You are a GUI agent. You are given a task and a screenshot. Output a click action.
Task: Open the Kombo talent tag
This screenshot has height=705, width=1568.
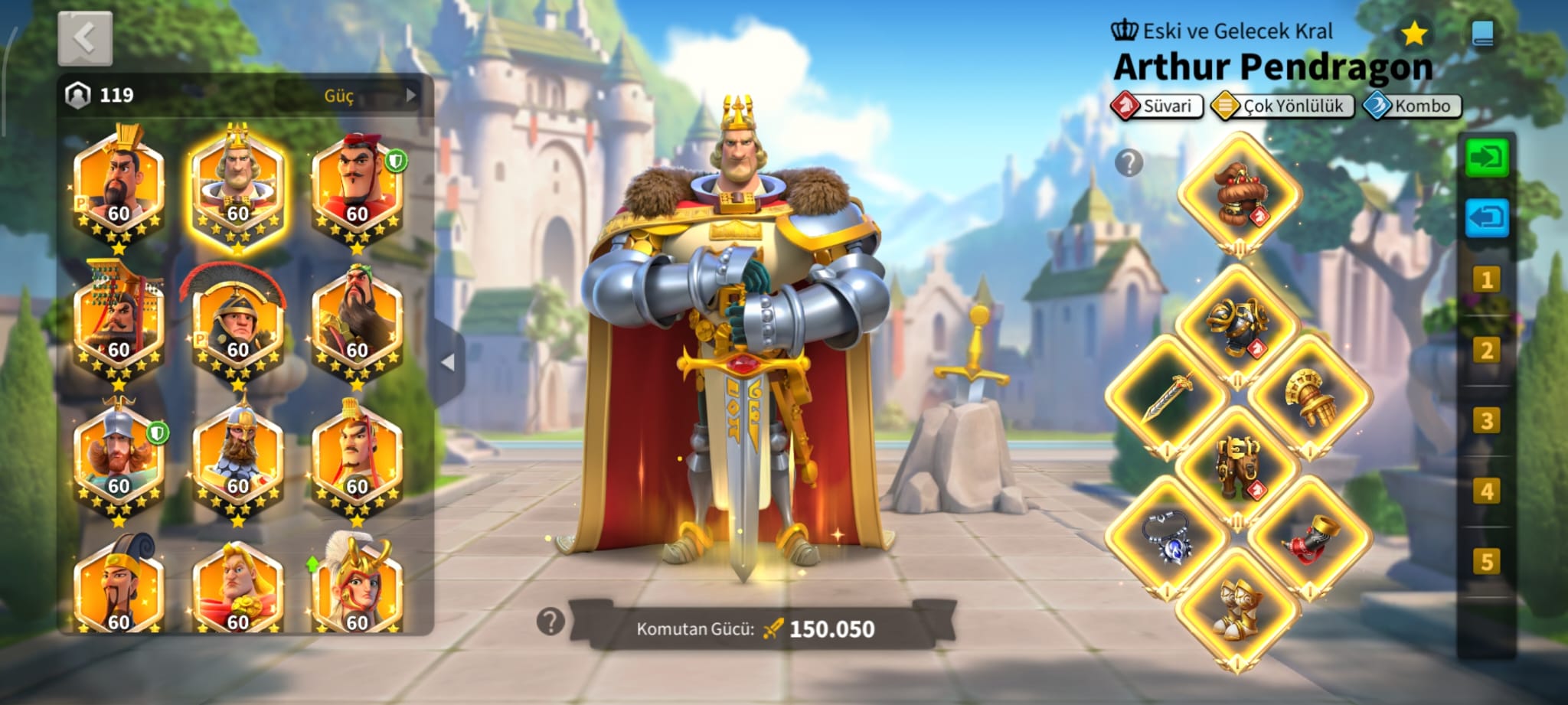click(1413, 106)
